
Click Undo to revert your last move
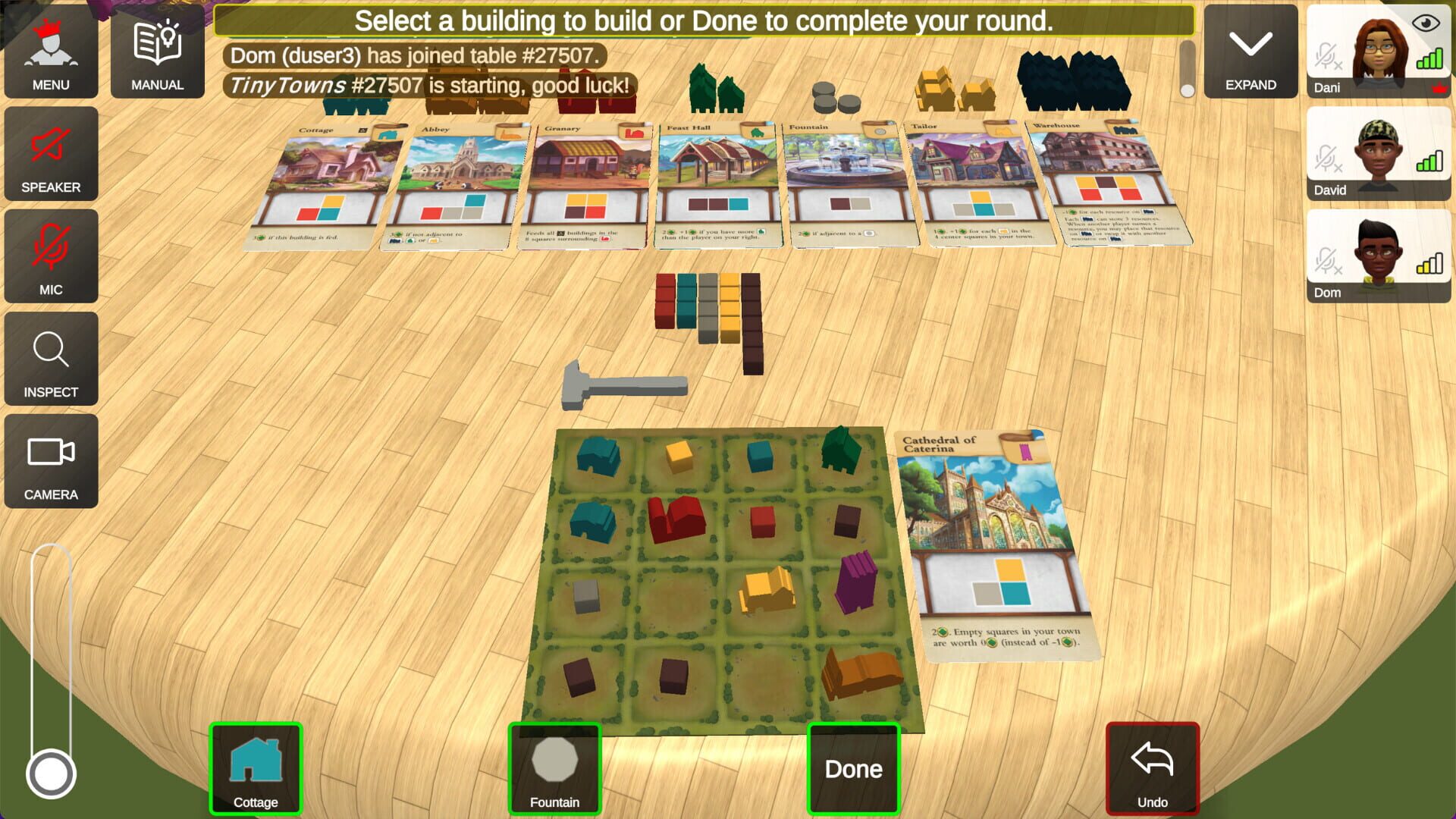1151,767
